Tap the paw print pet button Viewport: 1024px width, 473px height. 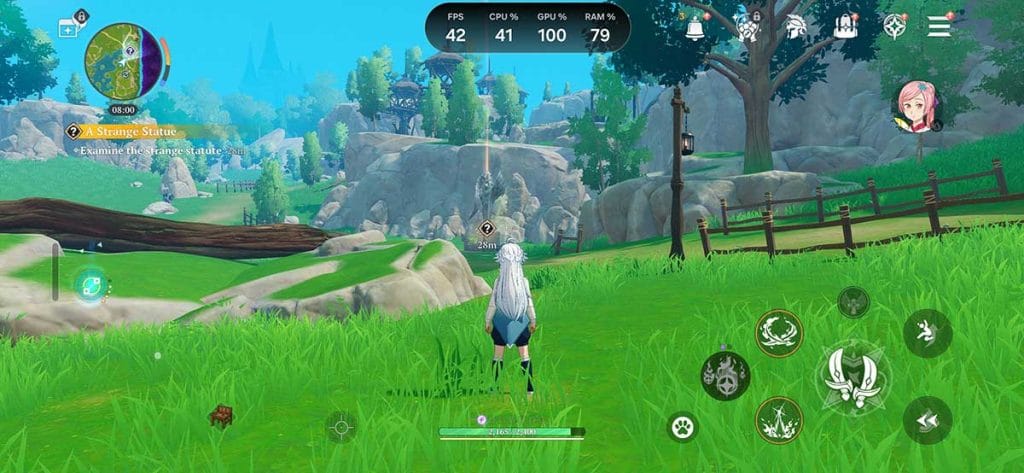point(683,428)
